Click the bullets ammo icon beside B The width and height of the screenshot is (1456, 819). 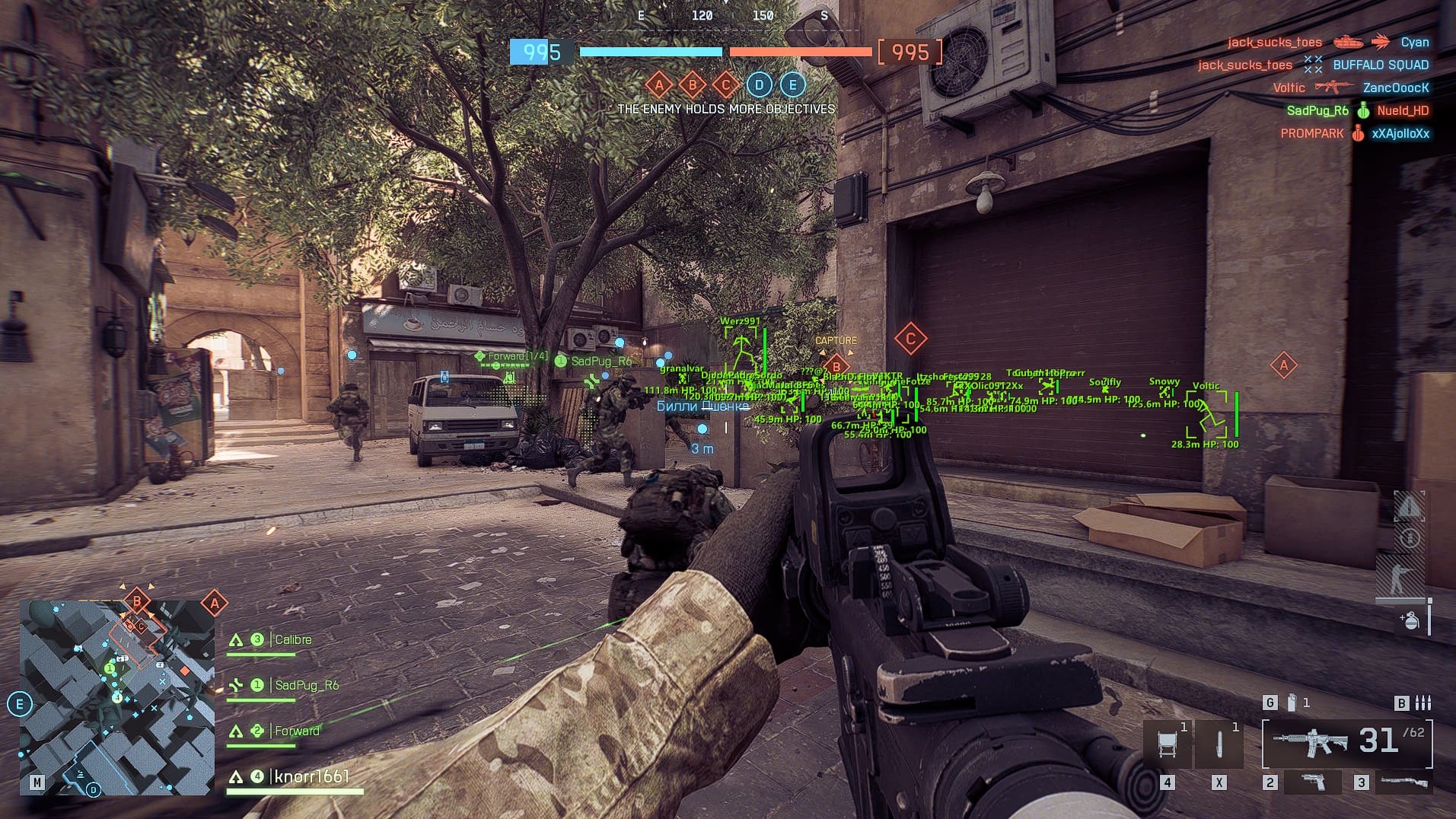pos(1423,703)
